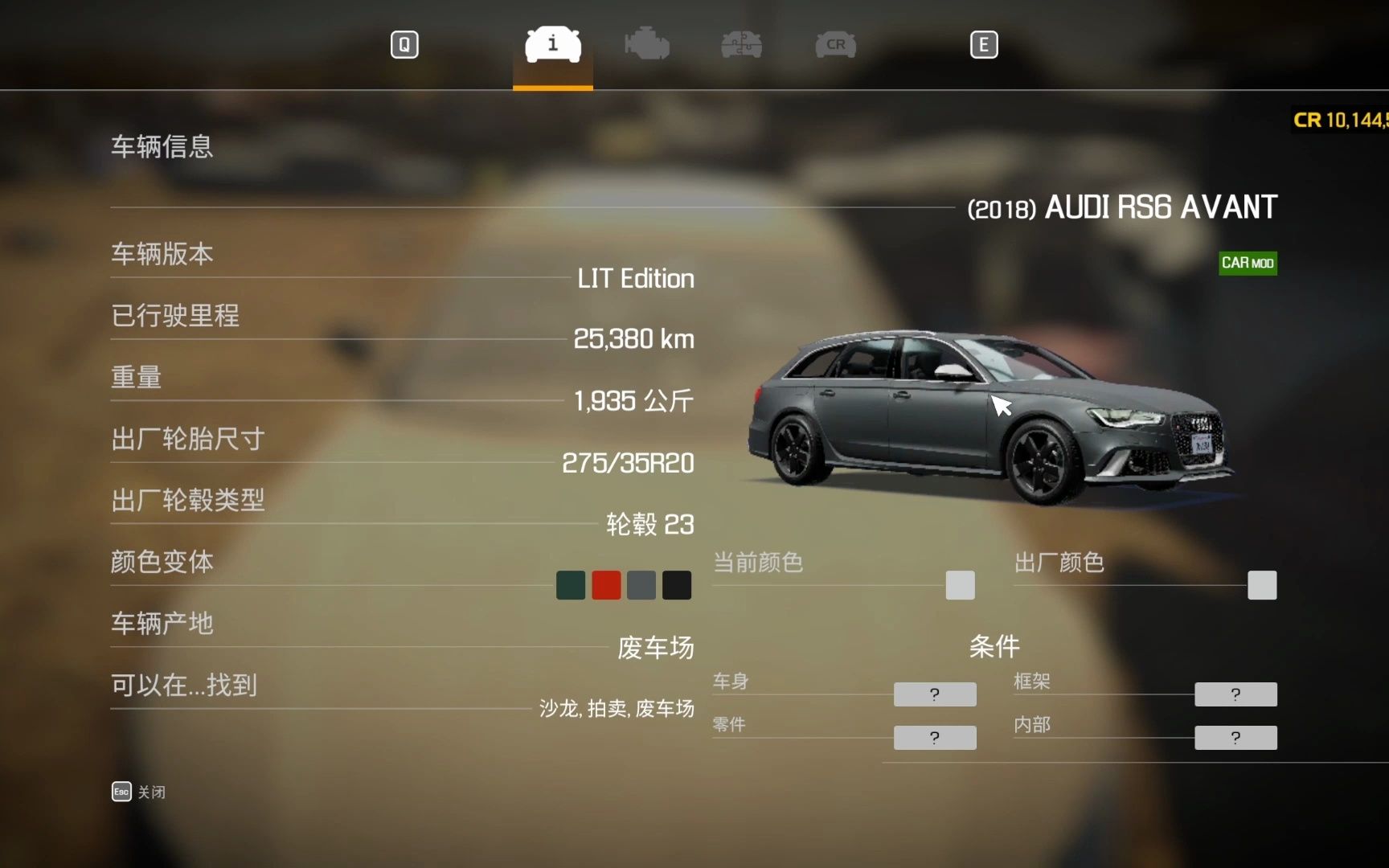Viewport: 1389px width, 868px height.
Task: Open the engine details panel icon
Action: point(647,45)
